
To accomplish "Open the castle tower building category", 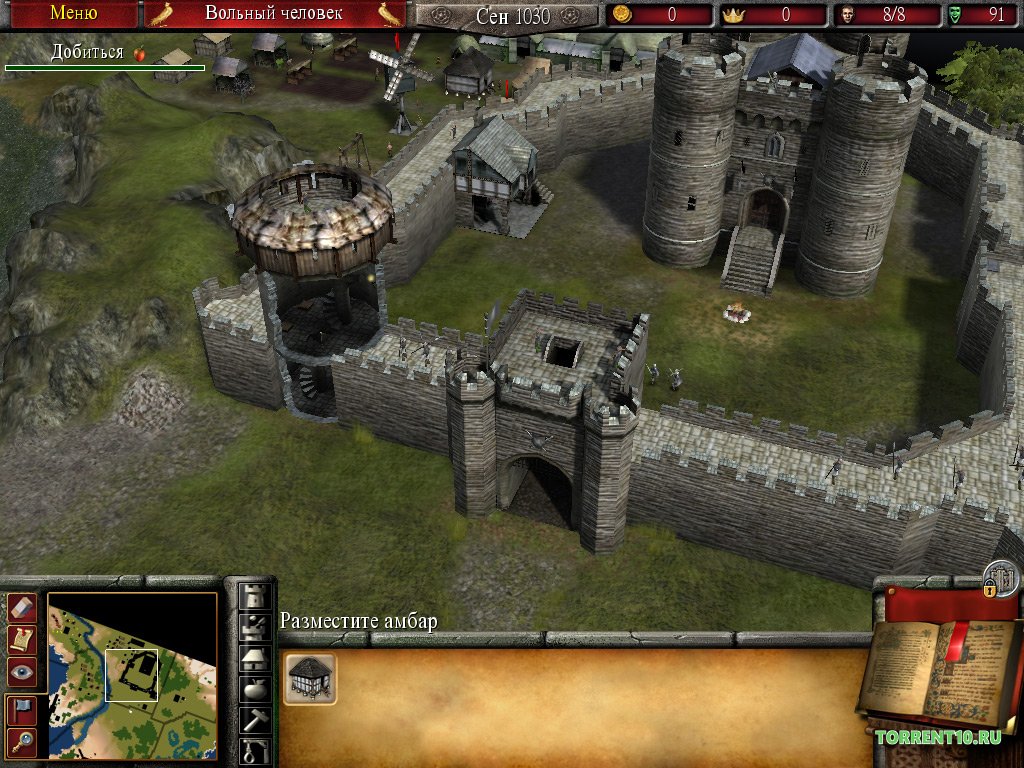I will click(254, 596).
